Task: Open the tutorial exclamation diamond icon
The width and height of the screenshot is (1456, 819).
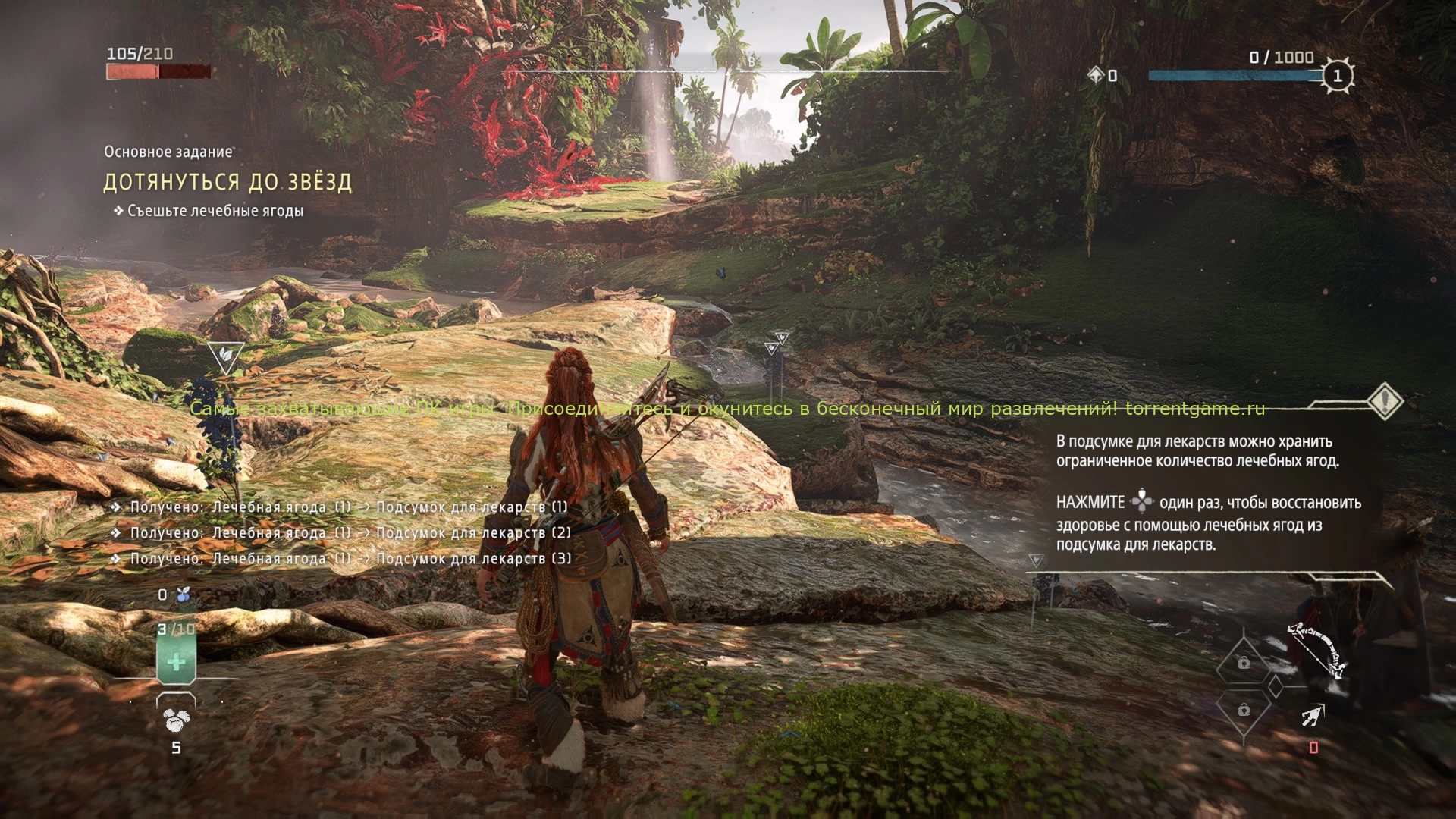Action: coord(1385,400)
